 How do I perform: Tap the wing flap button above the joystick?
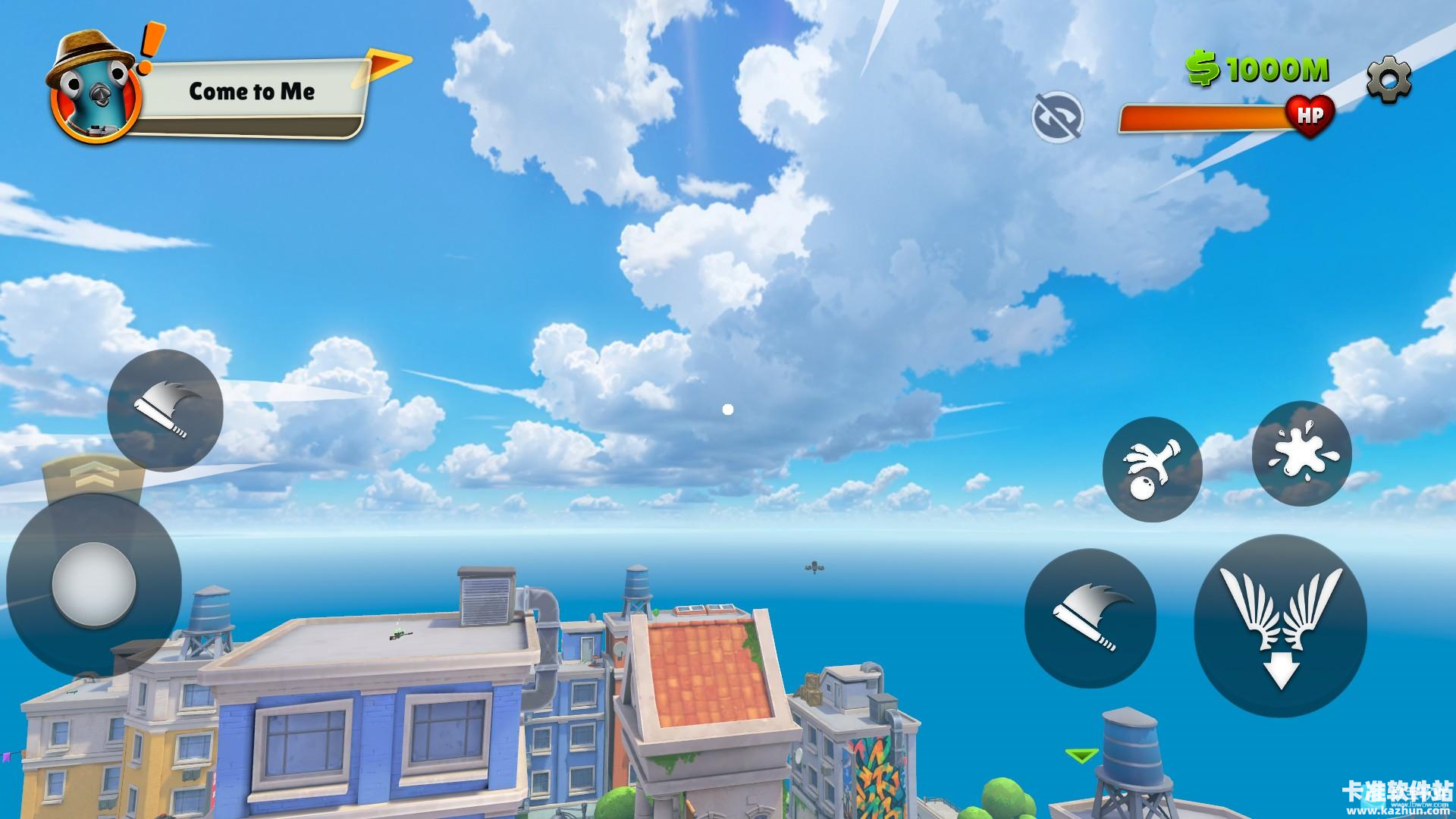coord(165,409)
